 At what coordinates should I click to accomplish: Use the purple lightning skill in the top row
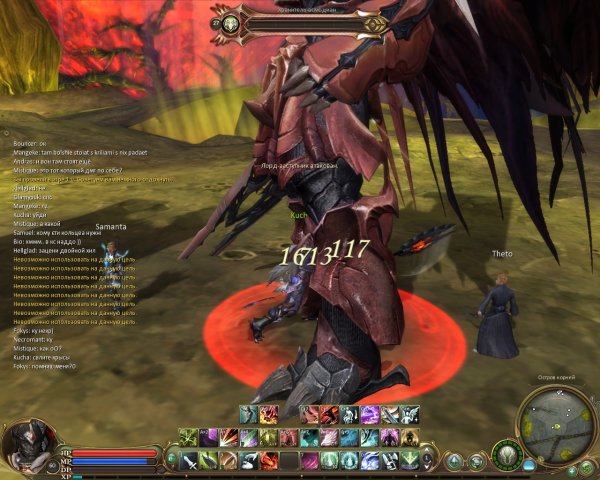[x=369, y=414]
